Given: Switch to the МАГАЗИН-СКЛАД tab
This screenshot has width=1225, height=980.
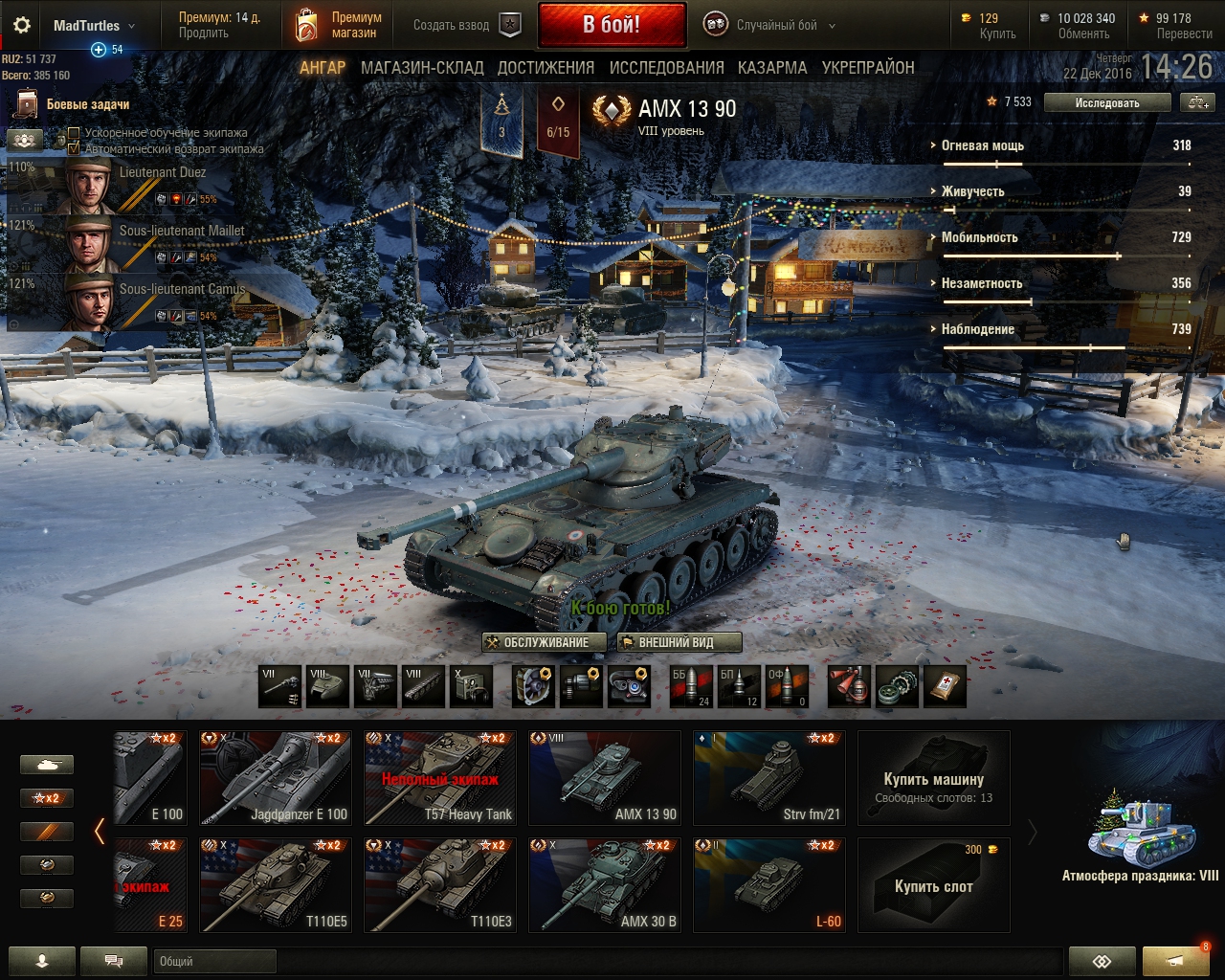Looking at the screenshot, I should click(422, 68).
